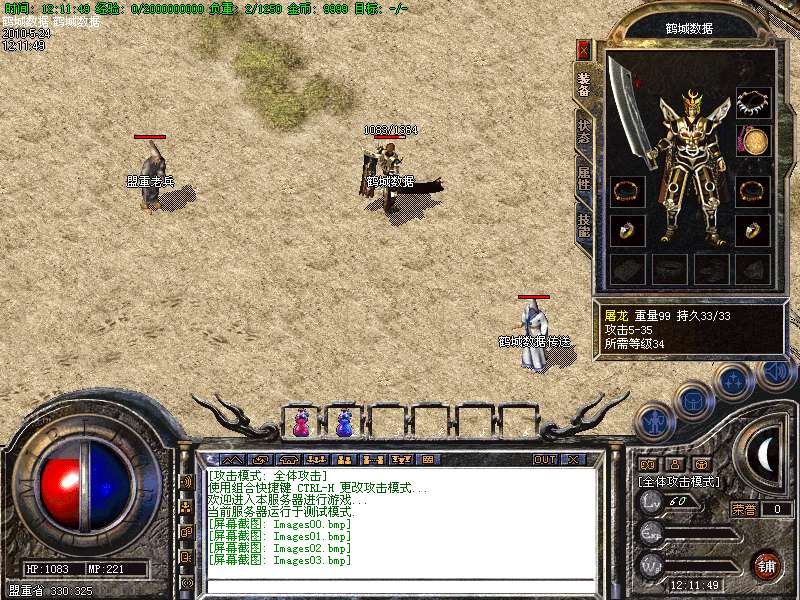The image size is (800, 600).
Task: Choose the gold medal equipment slot
Action: 753,140
